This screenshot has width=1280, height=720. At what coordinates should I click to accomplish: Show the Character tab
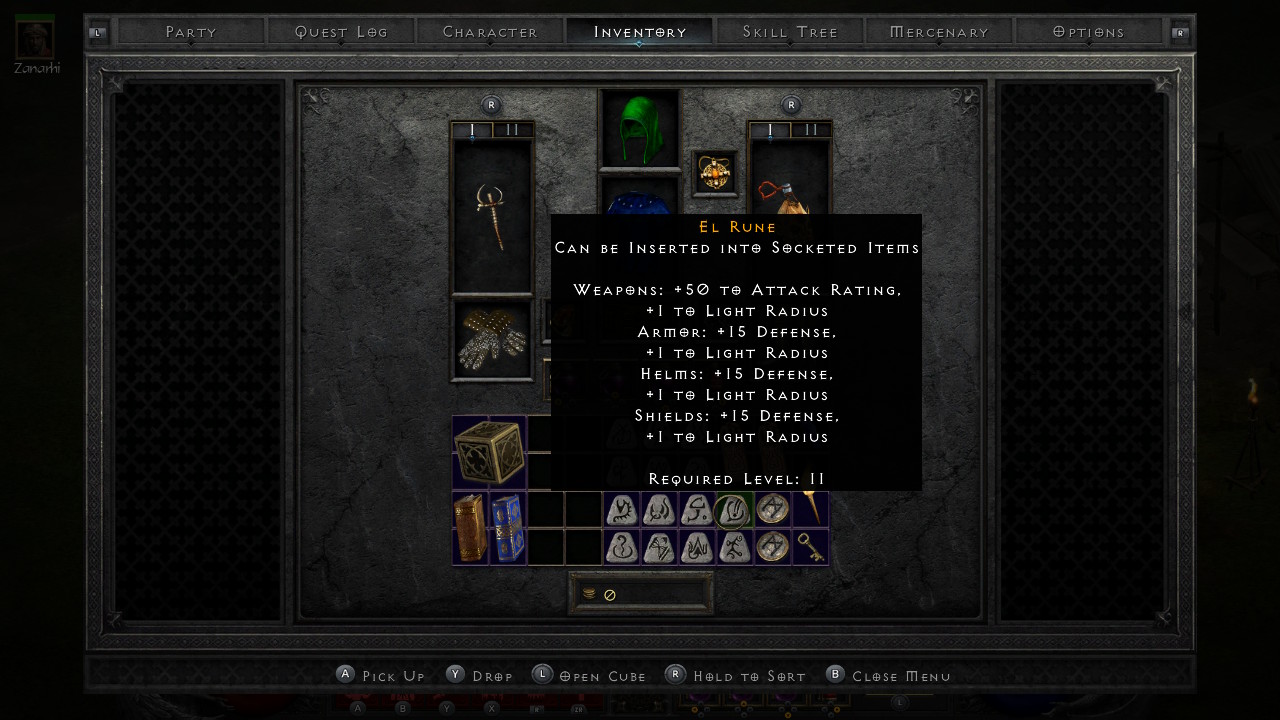(x=490, y=32)
